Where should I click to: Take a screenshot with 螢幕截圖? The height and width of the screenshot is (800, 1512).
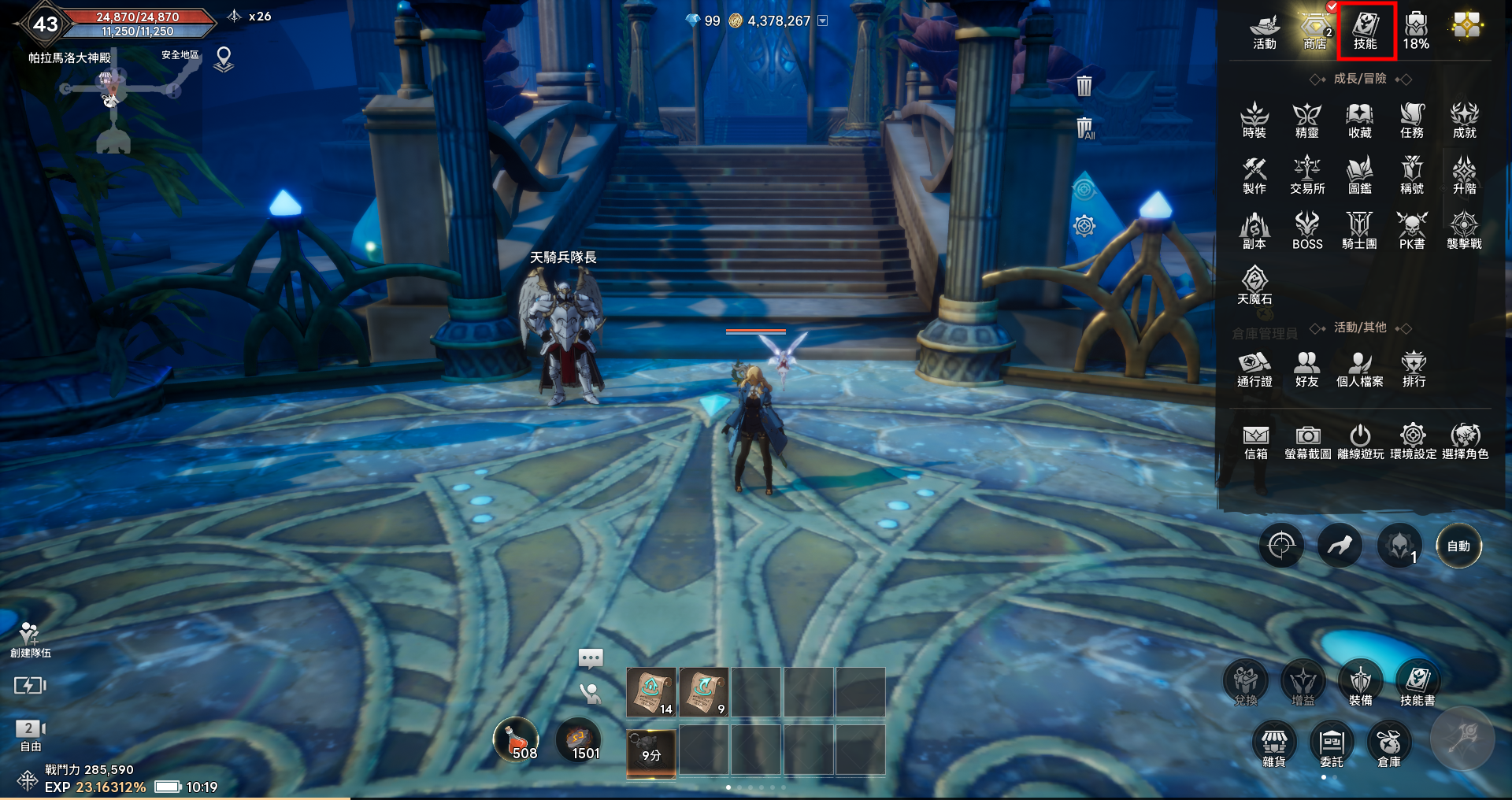[x=1308, y=442]
